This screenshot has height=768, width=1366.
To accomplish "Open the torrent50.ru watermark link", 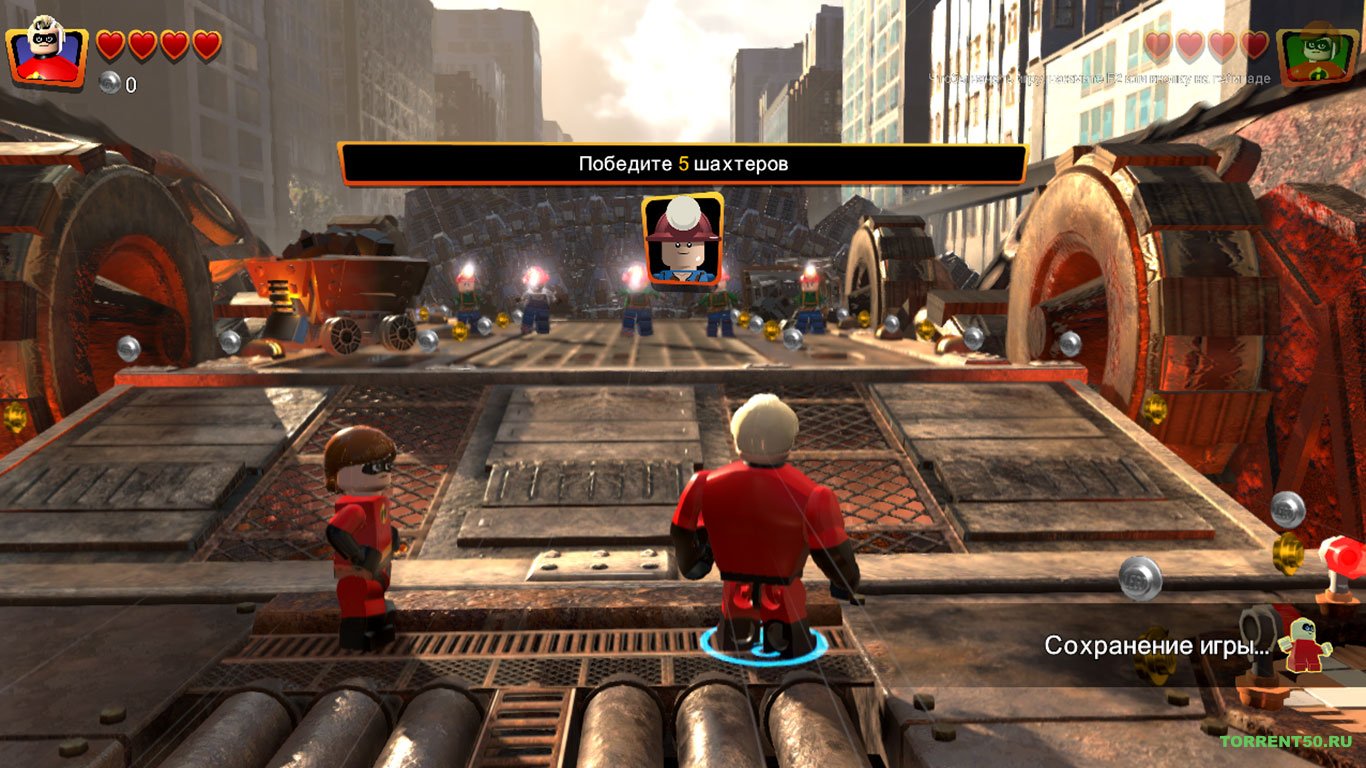I will coord(1285,741).
